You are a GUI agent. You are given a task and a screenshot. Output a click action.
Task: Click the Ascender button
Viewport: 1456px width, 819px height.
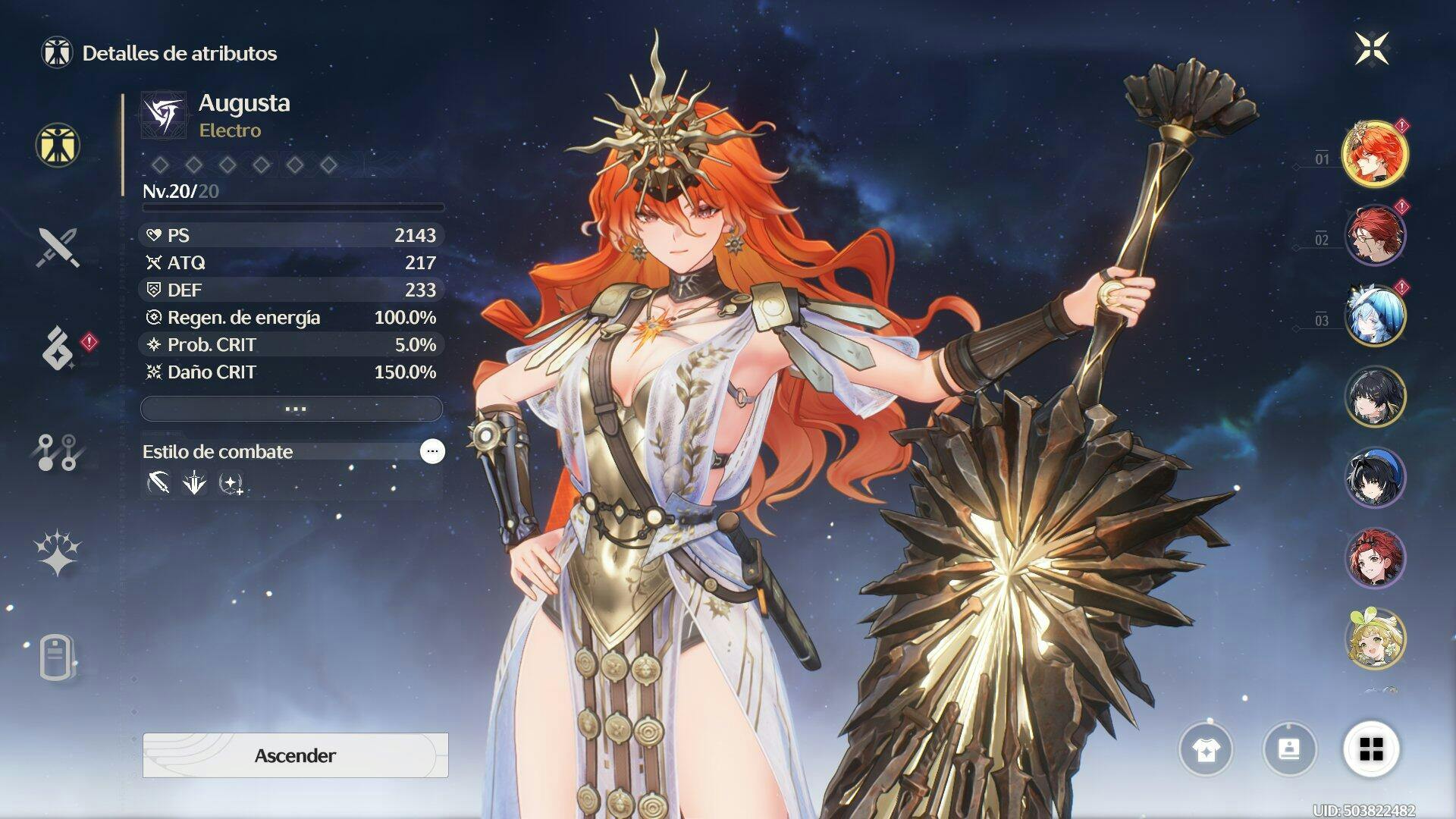[295, 755]
